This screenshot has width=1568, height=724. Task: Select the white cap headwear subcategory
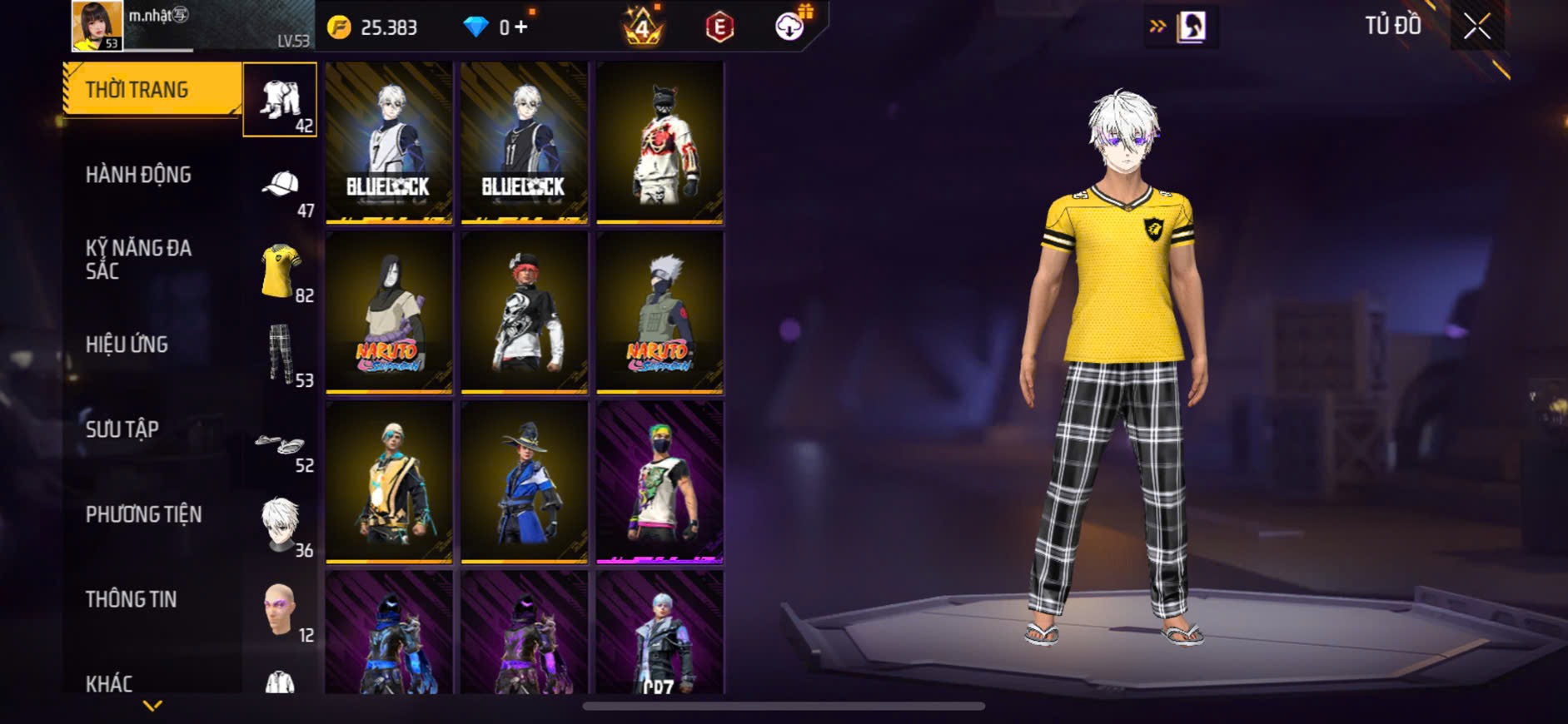pyautogui.click(x=281, y=186)
